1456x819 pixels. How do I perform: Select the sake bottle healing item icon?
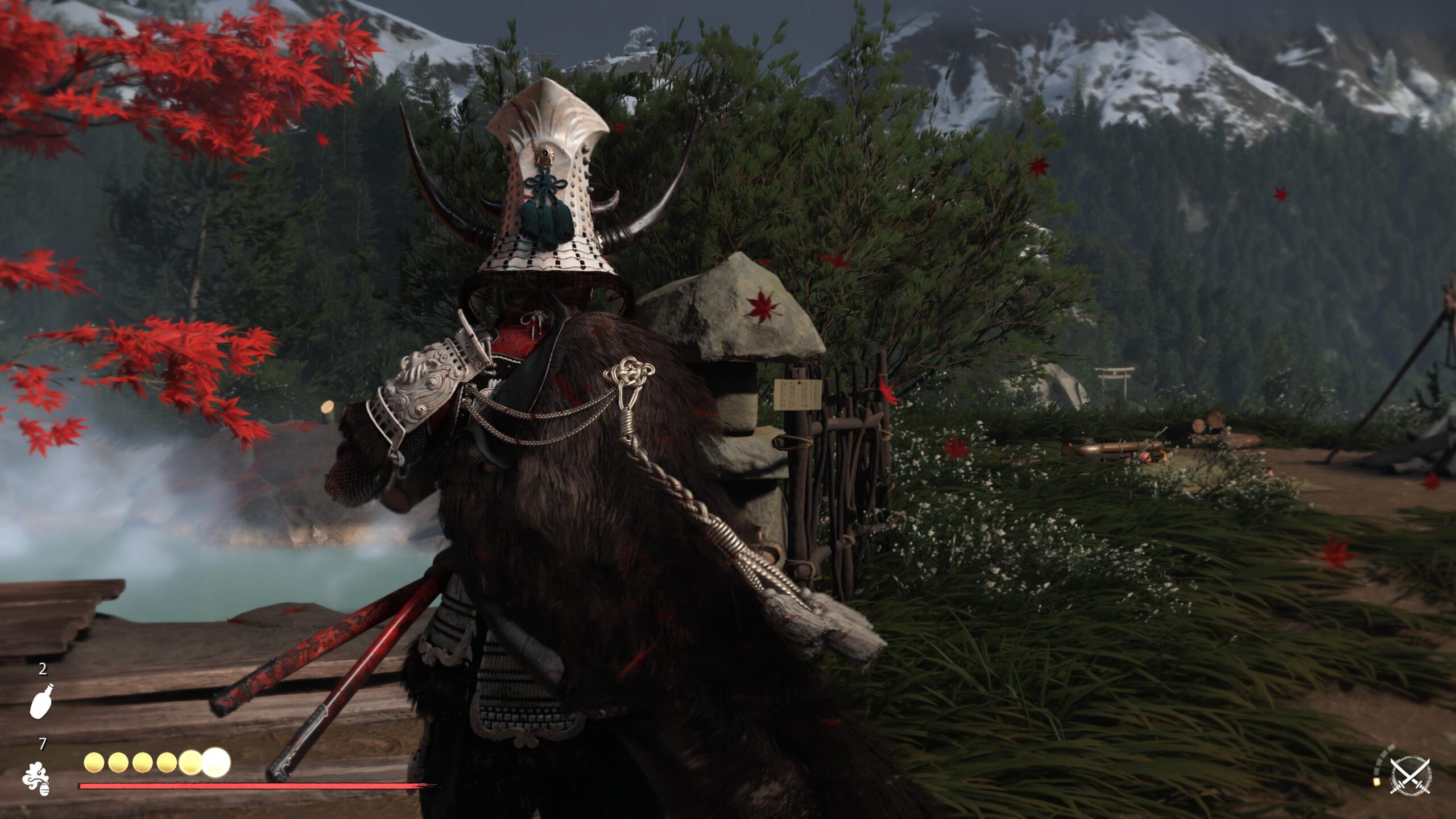pos(41,700)
